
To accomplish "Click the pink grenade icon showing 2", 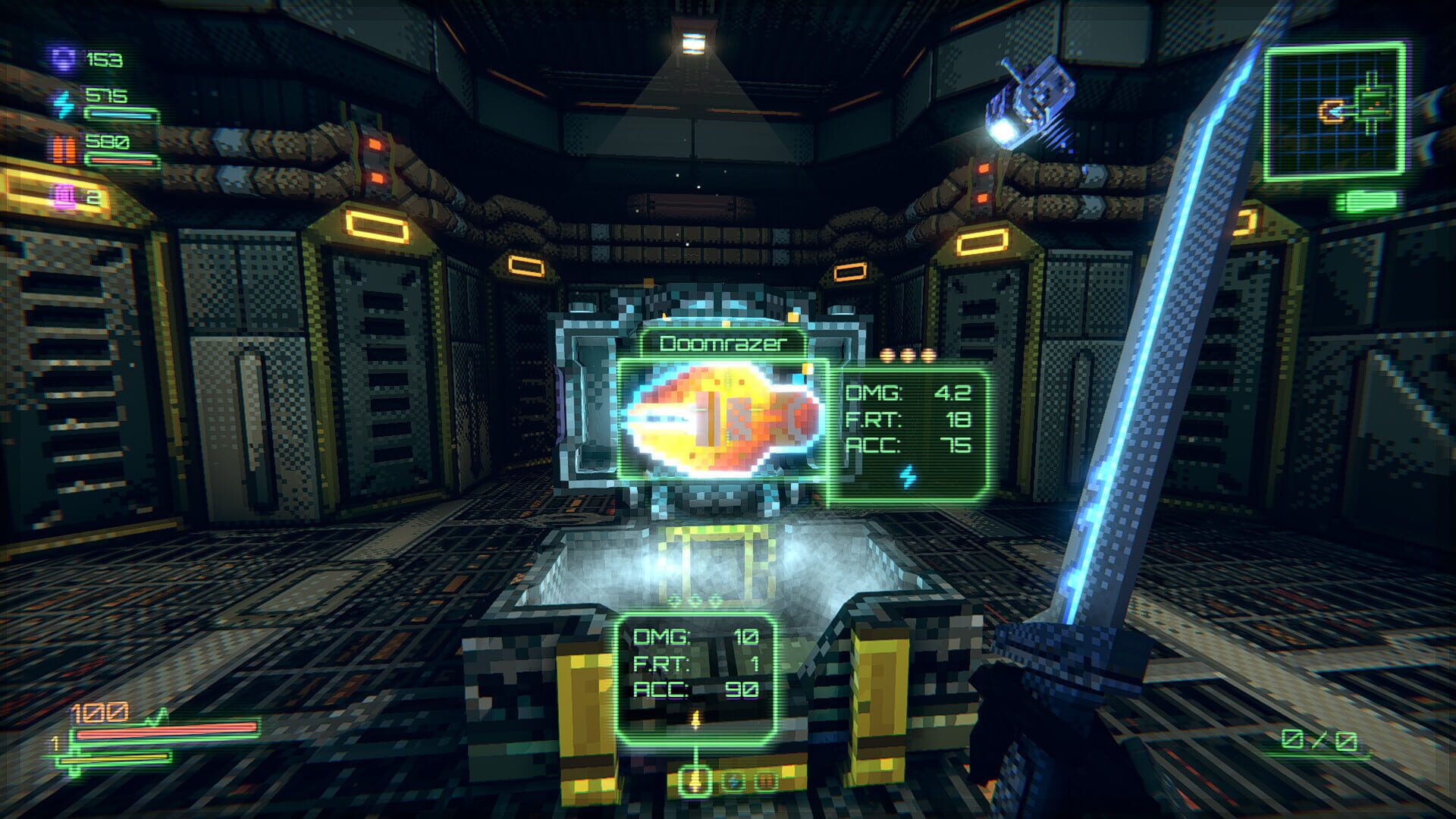I will (64, 196).
